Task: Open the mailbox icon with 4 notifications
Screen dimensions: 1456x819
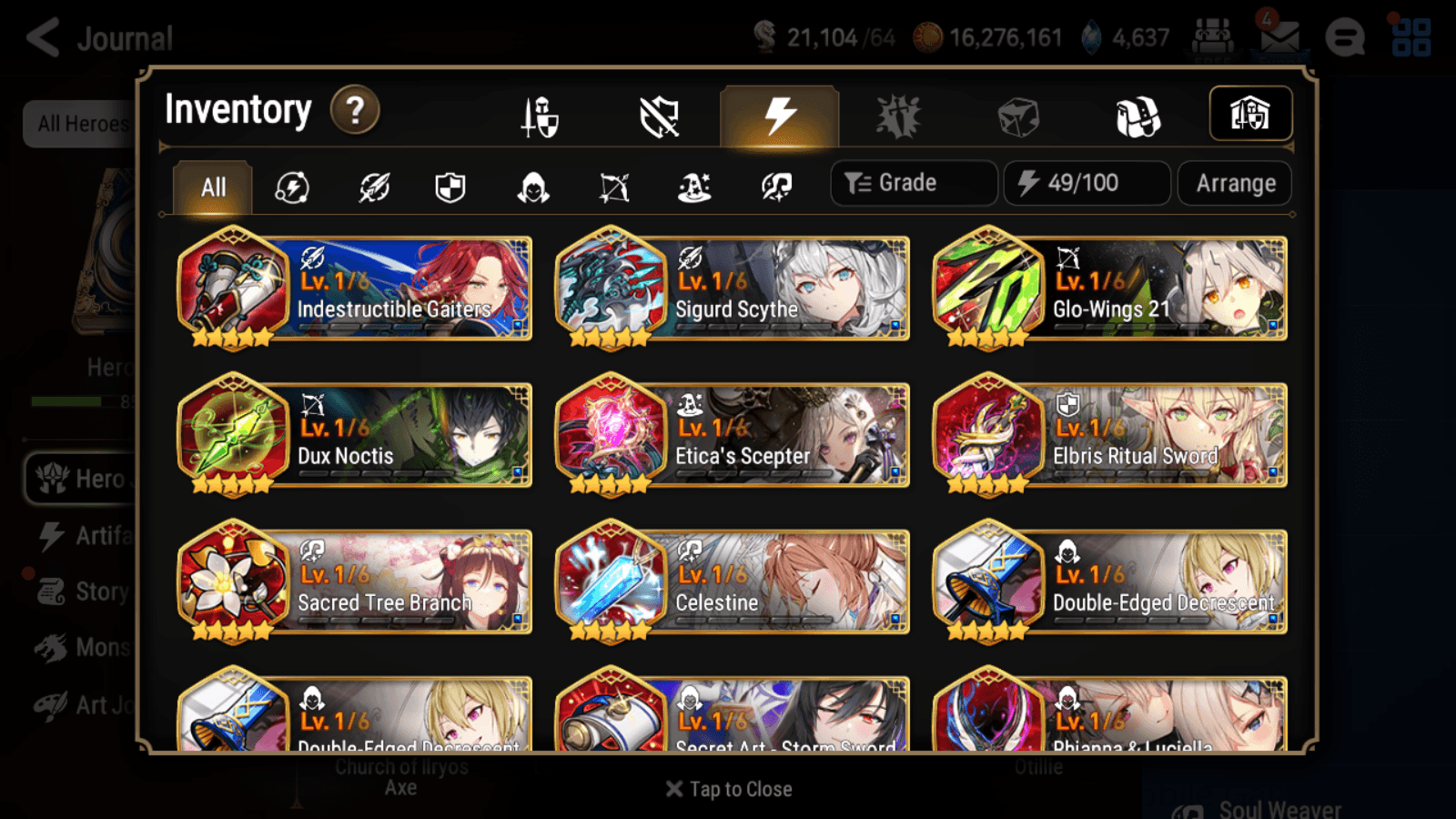Action: click(1280, 38)
